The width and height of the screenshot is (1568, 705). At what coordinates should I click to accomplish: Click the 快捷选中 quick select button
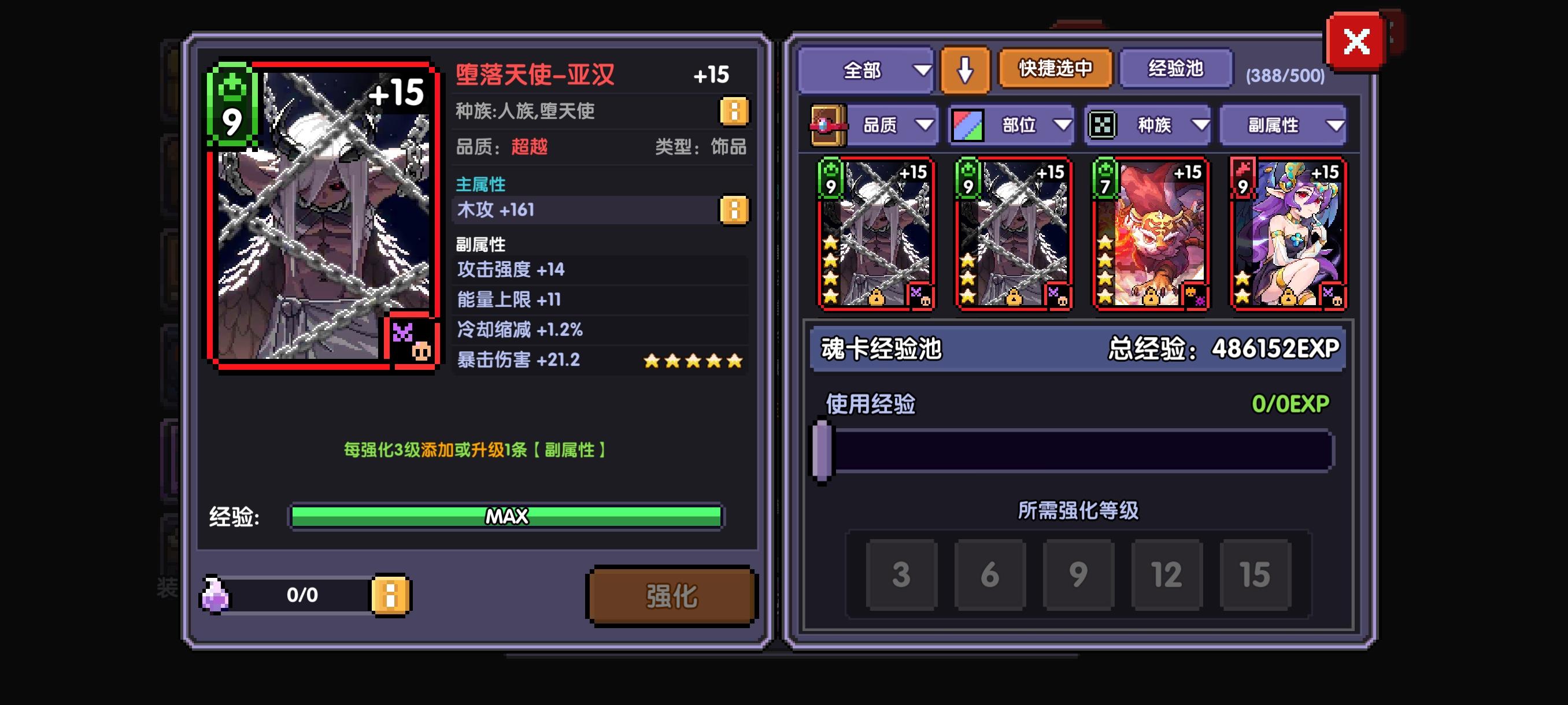(x=1055, y=69)
